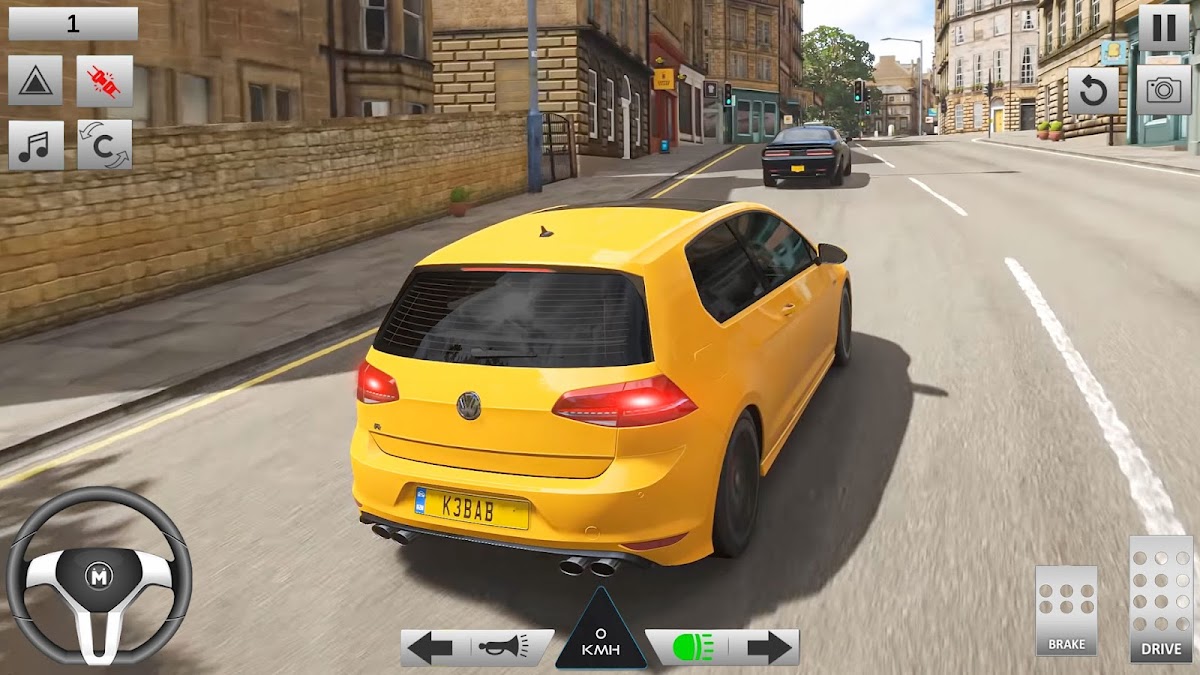Image resolution: width=1200 pixels, height=675 pixels.
Task: Turn on the hazard warning lights
Action: point(35,81)
